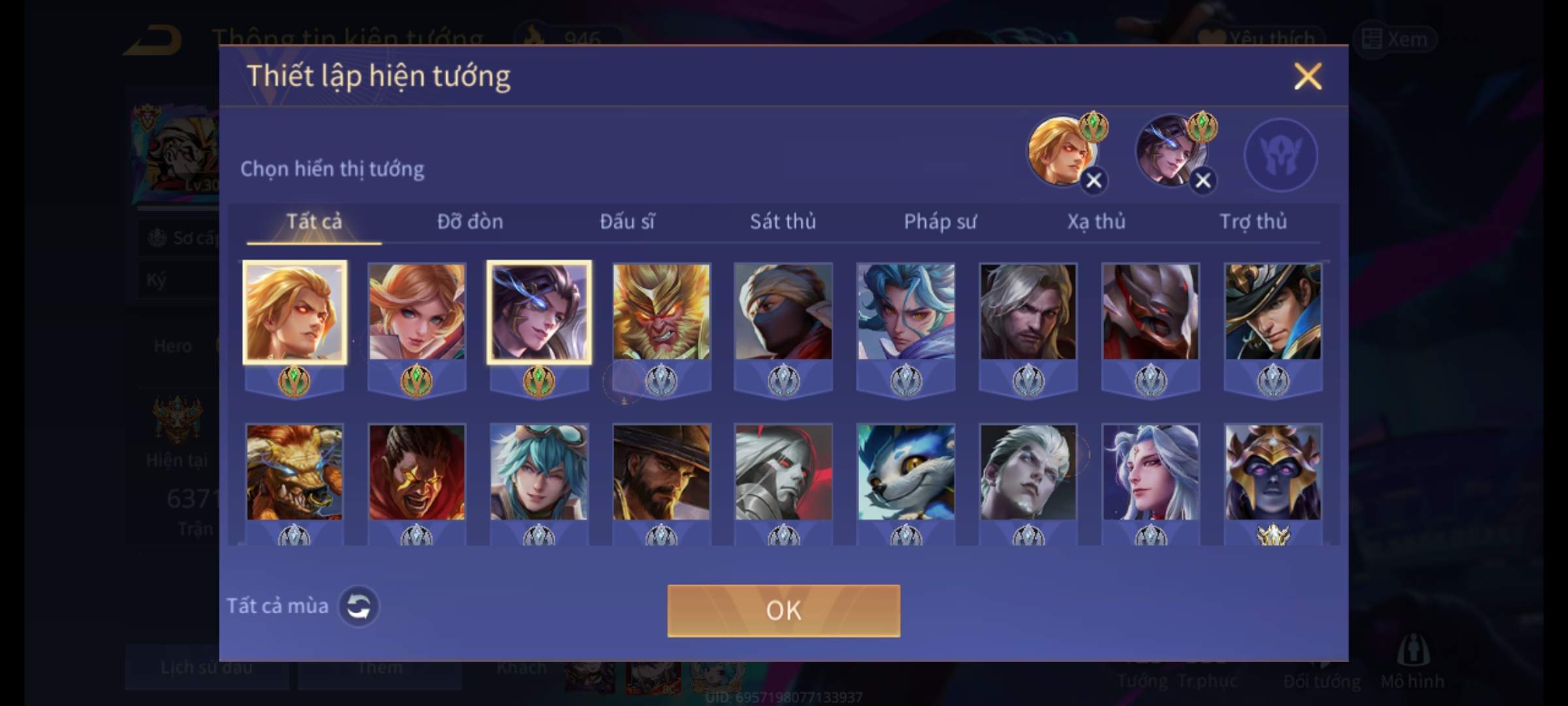Remove the dark-haired blue-visor hero from display
This screenshot has height=706, width=1568.
(1203, 180)
